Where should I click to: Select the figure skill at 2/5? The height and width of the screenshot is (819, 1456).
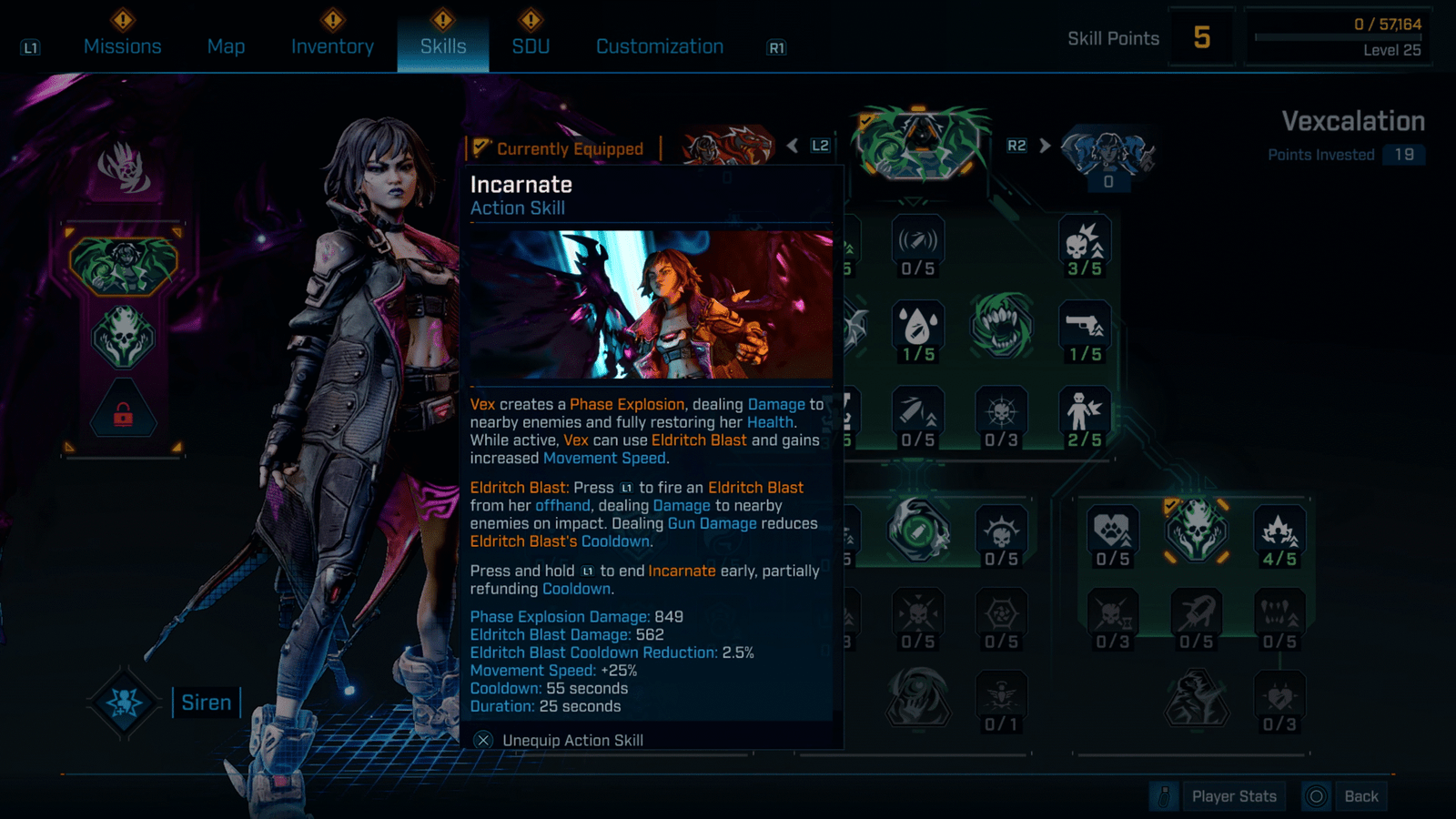[x=1085, y=414]
